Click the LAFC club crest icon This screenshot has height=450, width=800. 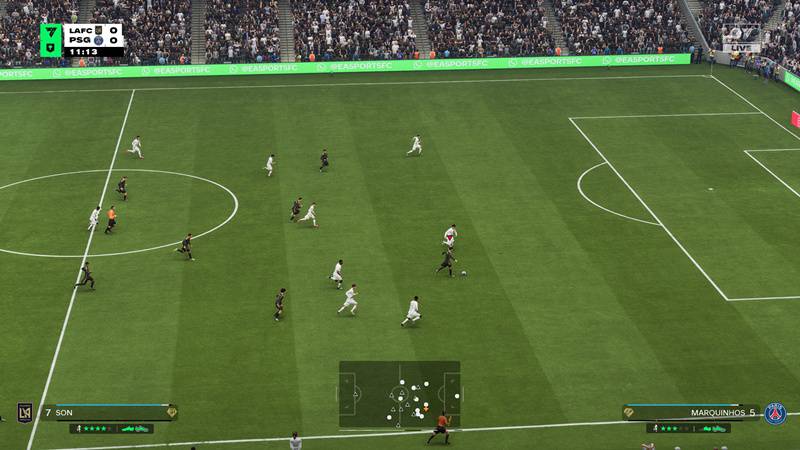(25, 412)
